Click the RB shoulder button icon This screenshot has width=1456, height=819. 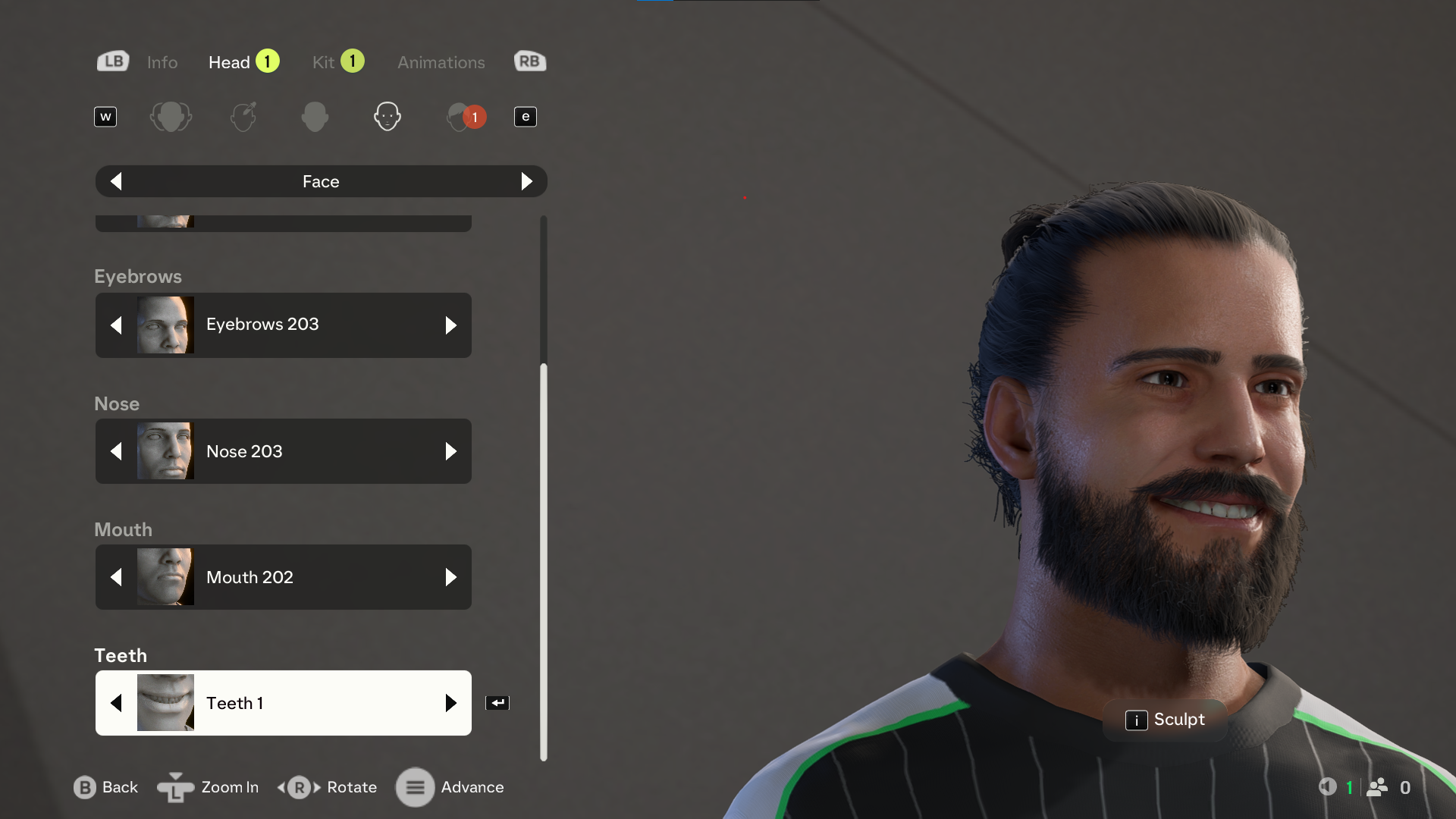tap(529, 61)
